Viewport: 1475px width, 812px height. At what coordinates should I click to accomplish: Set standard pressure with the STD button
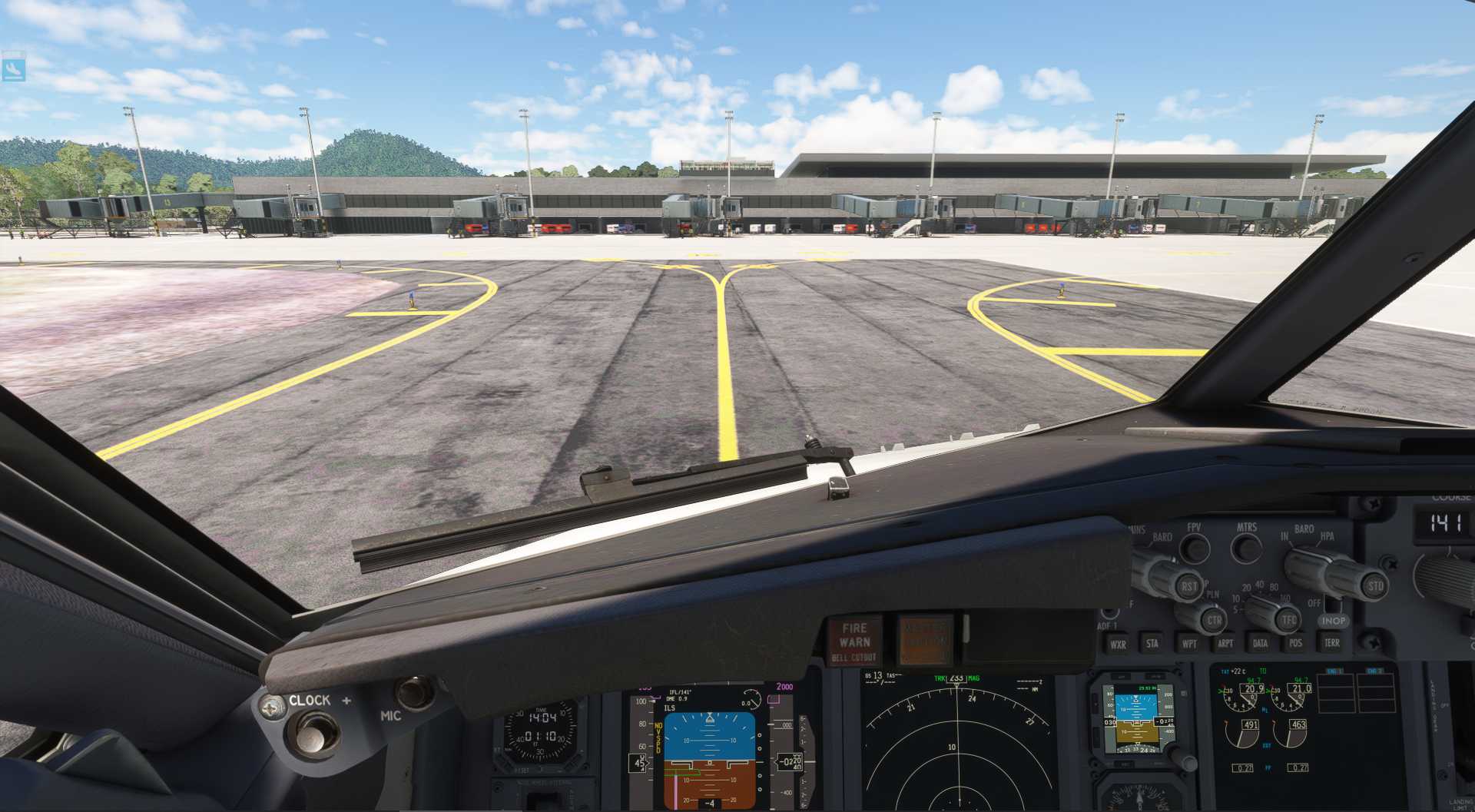point(1374,585)
